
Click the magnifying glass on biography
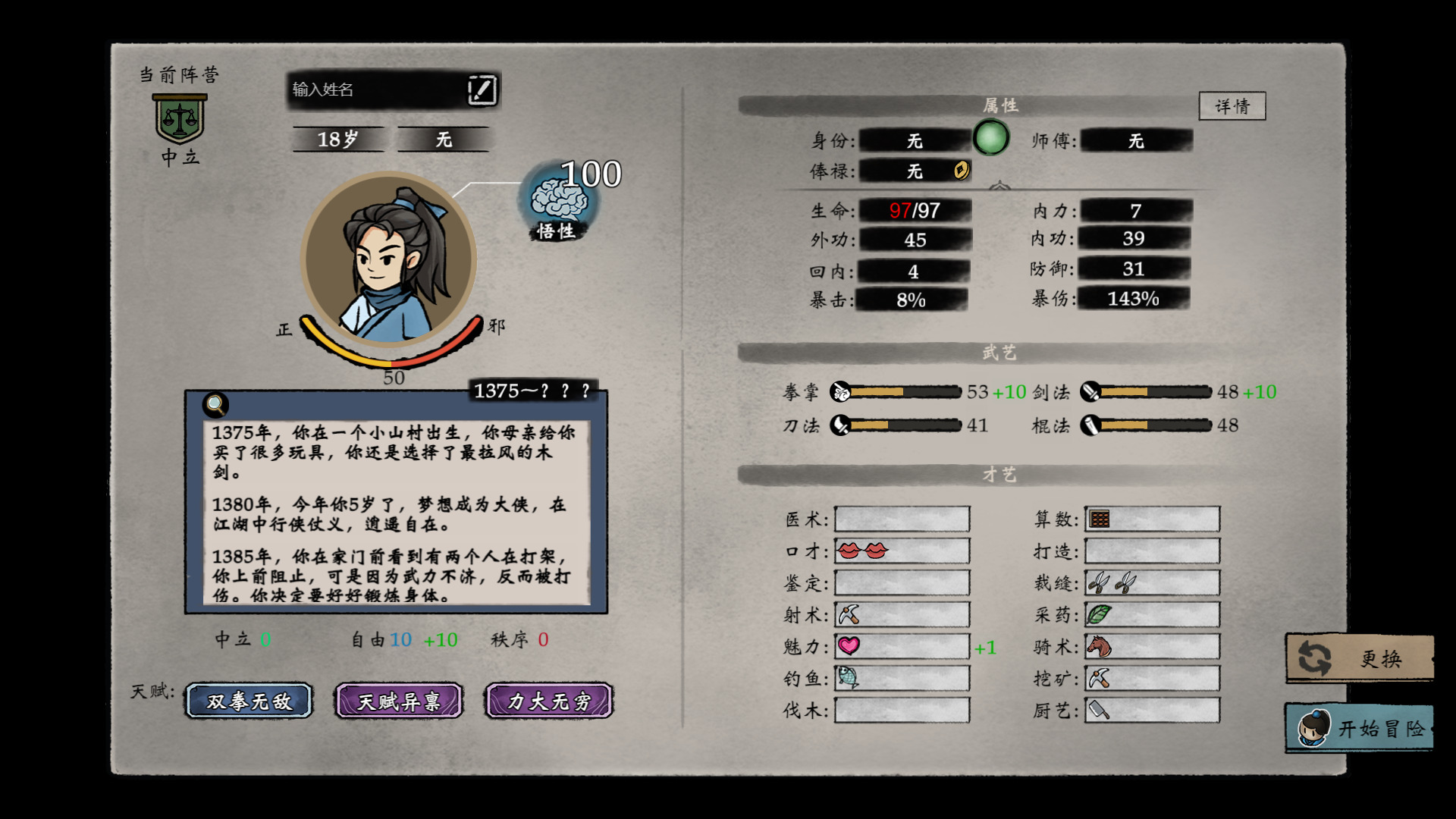pos(215,404)
